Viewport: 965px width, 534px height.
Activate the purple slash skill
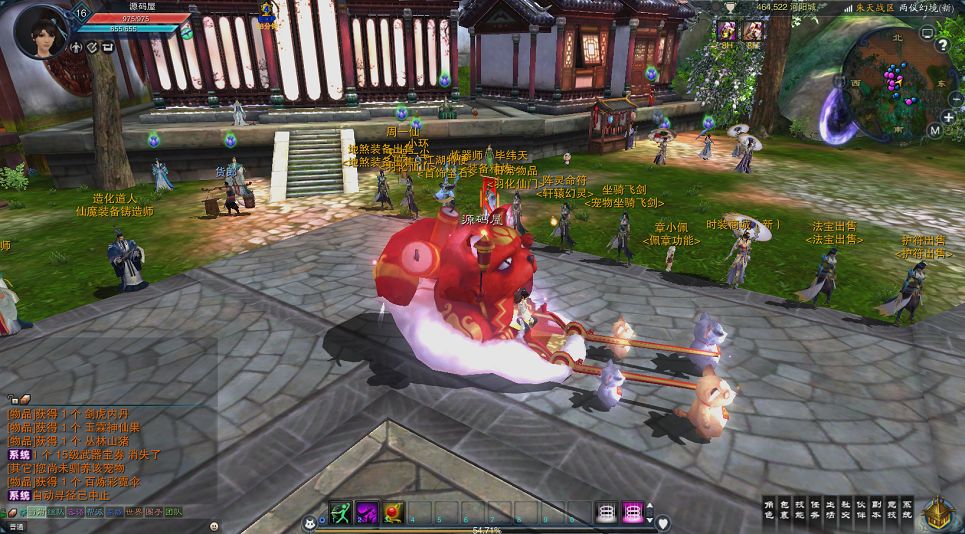click(368, 512)
